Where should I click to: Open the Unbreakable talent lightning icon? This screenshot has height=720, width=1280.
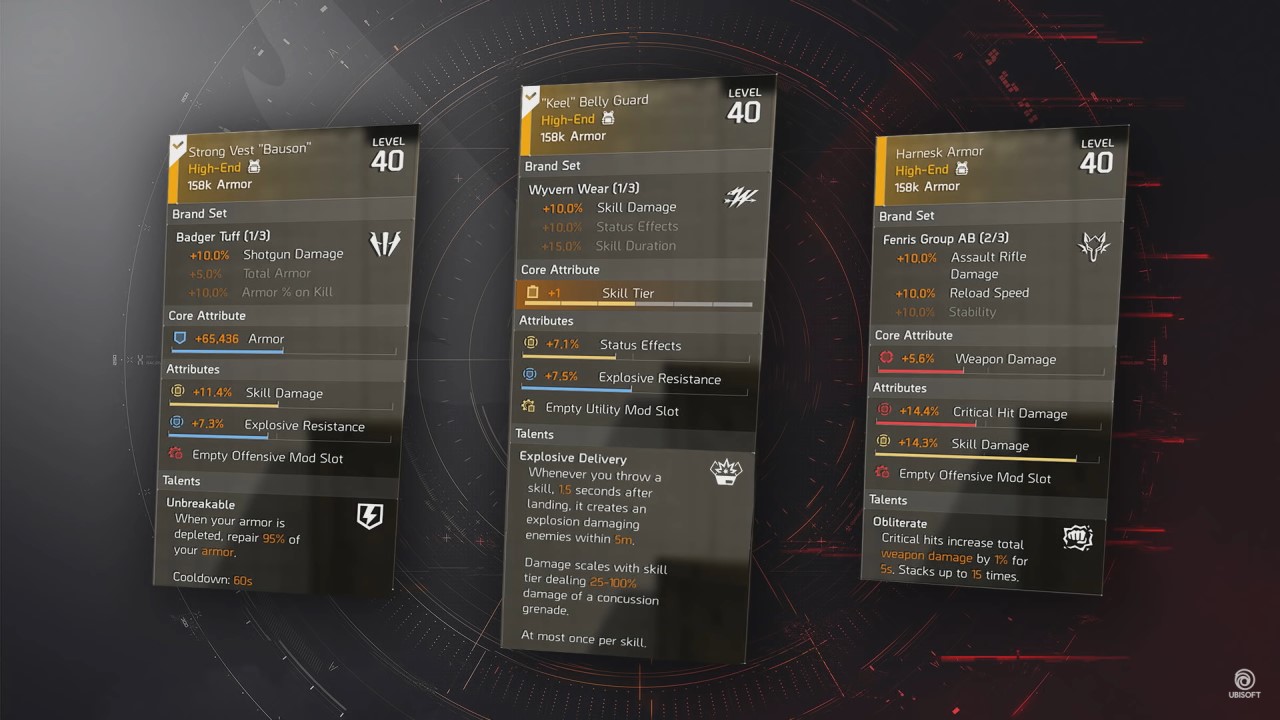coord(370,516)
